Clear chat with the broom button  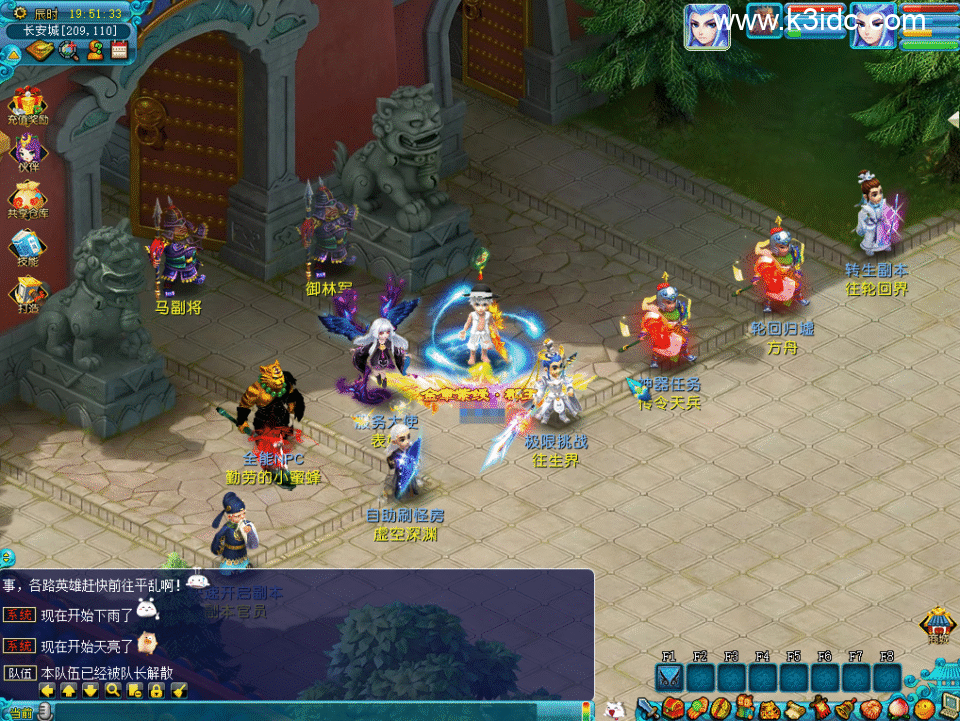179,689
